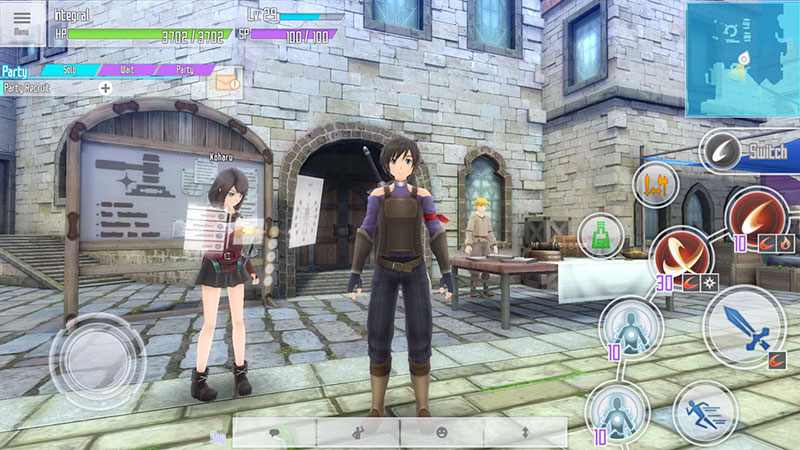Switch to the Solo party tab

pyautogui.click(x=69, y=70)
